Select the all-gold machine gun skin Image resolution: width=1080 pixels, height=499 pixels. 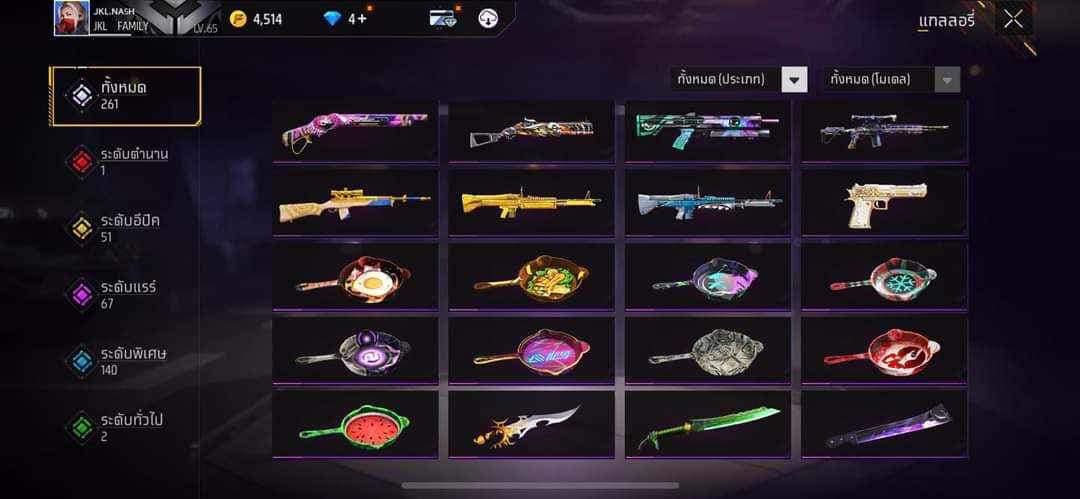(x=531, y=202)
